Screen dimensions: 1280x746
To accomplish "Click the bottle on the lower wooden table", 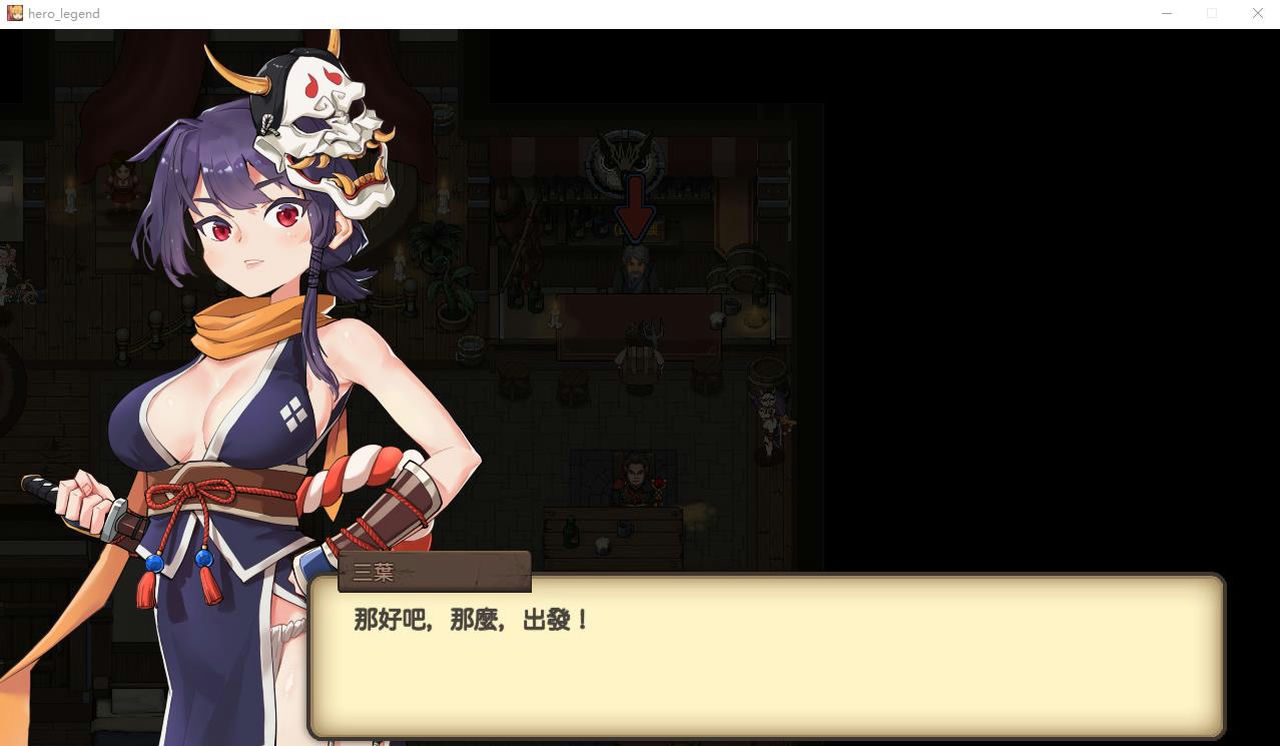I will pos(571,528).
